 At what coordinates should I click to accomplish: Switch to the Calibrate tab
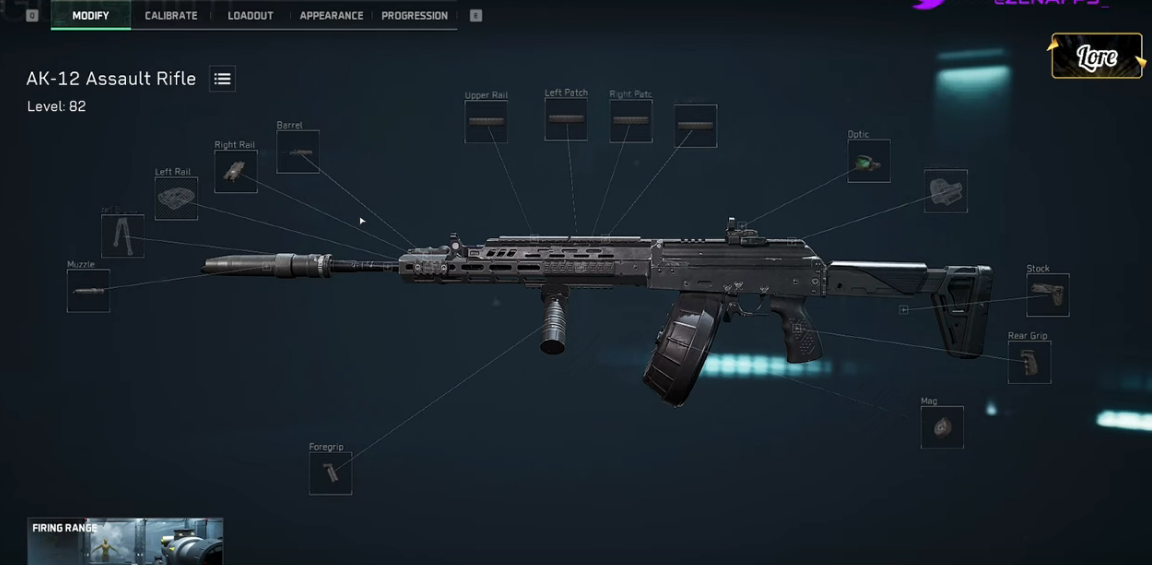click(171, 16)
